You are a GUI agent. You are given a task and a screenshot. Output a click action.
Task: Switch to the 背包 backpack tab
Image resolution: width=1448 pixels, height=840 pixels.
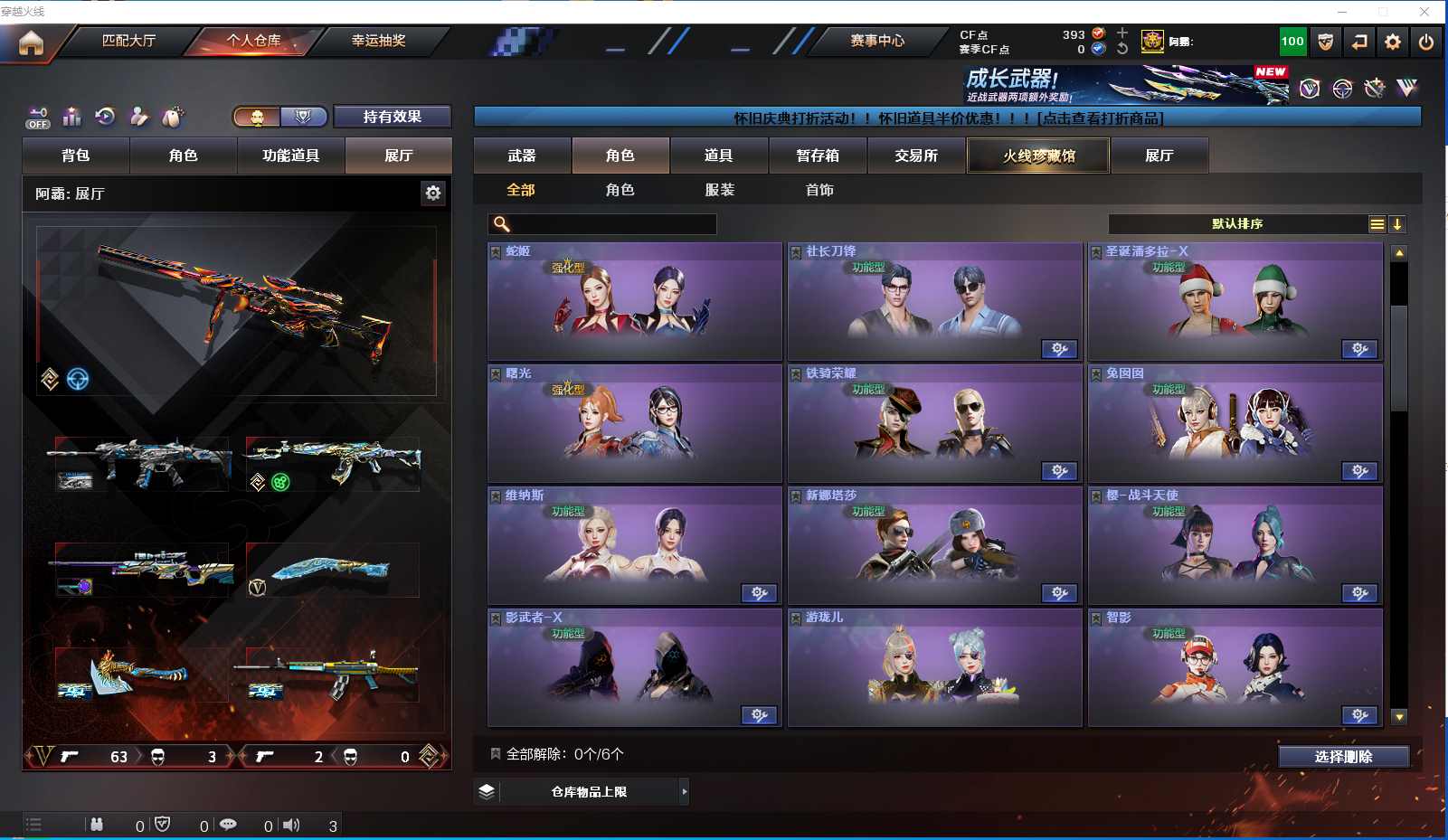76,156
